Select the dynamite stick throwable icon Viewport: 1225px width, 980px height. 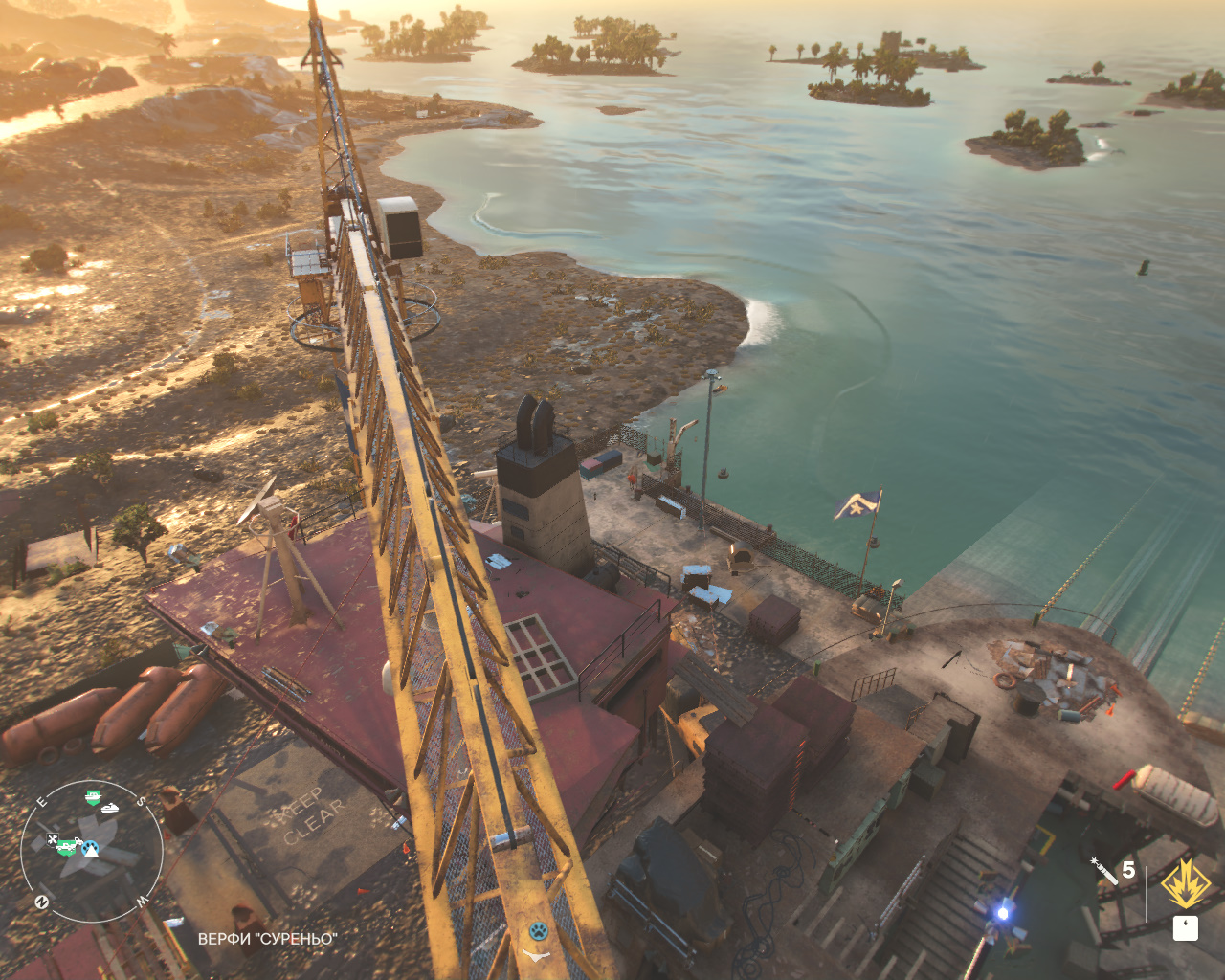point(1103,871)
